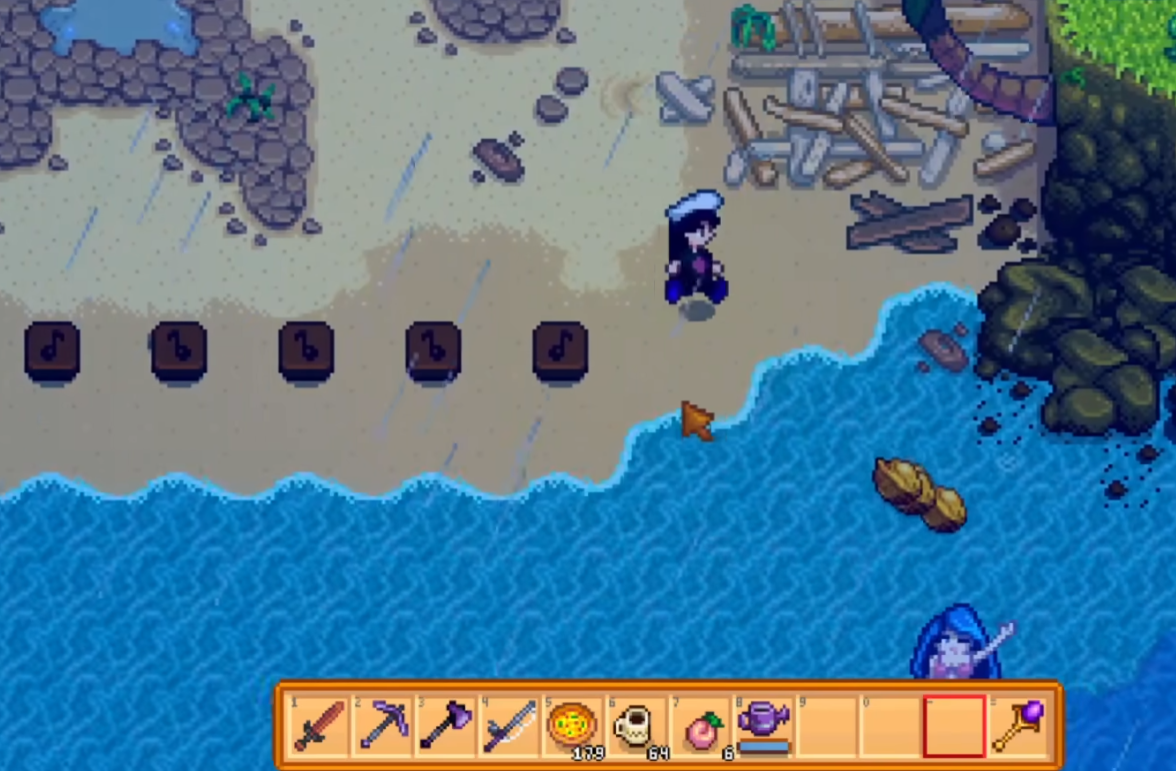Select the fishing rod slot
The height and width of the screenshot is (771, 1176).
pos(509,726)
